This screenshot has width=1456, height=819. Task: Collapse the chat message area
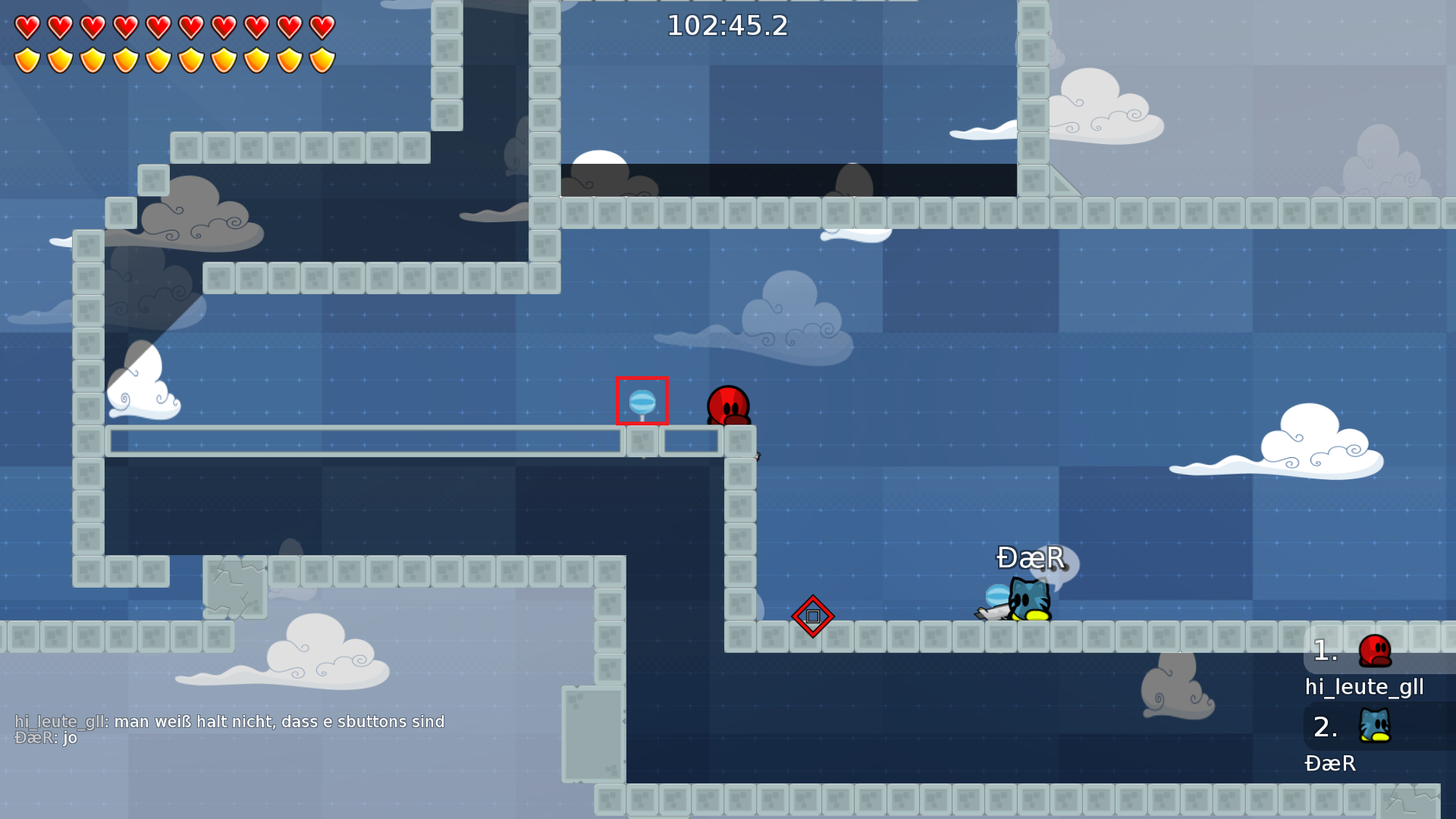click(227, 728)
